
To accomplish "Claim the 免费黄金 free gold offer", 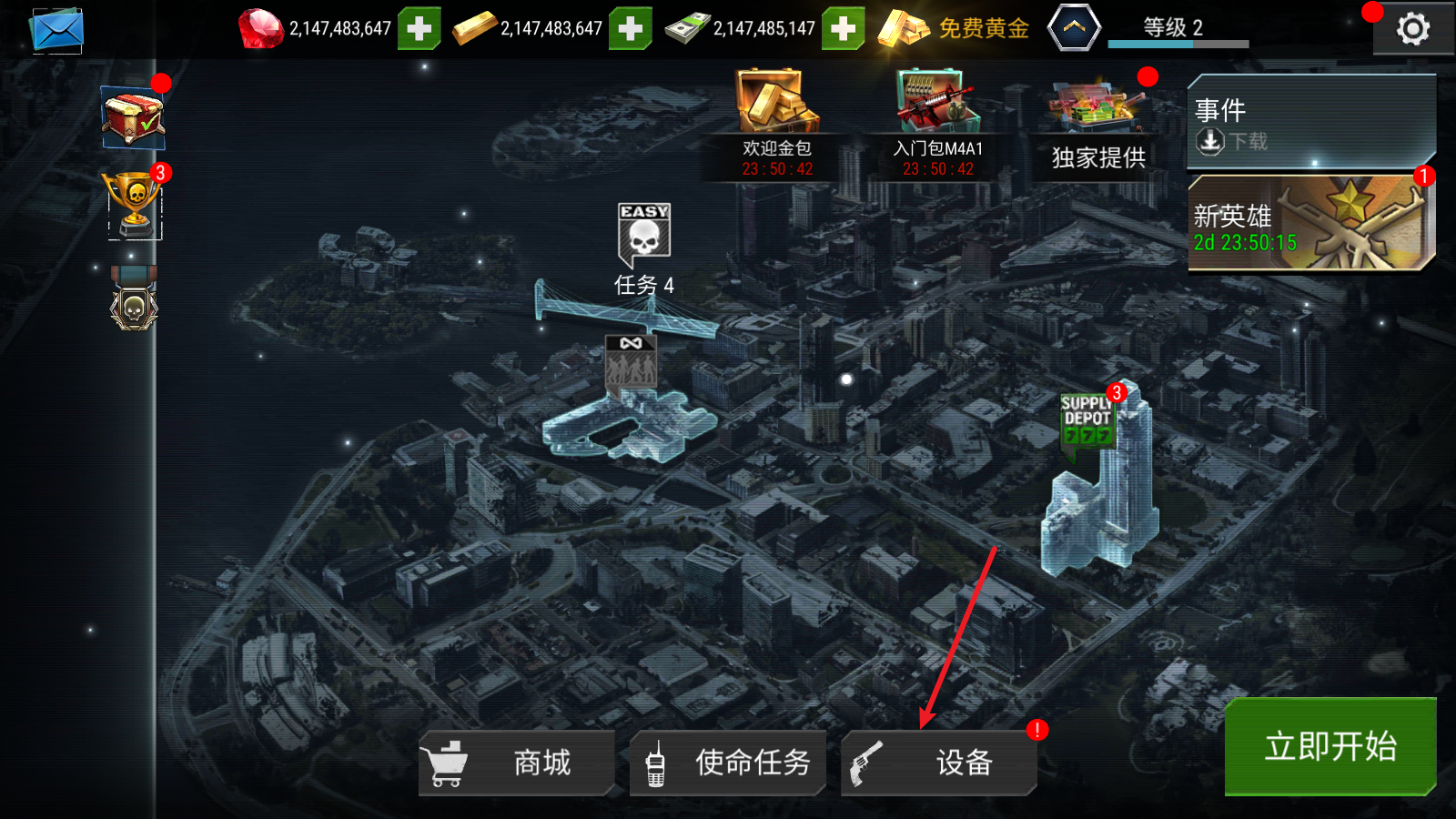I will pyautogui.click(x=954, y=29).
